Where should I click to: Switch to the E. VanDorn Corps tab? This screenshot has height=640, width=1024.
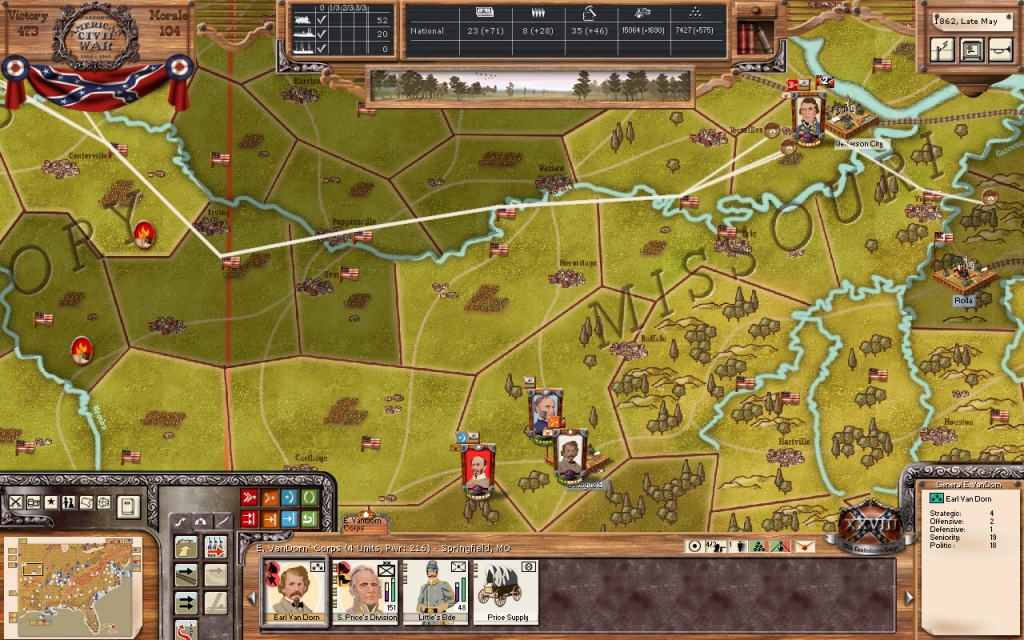[x=362, y=522]
